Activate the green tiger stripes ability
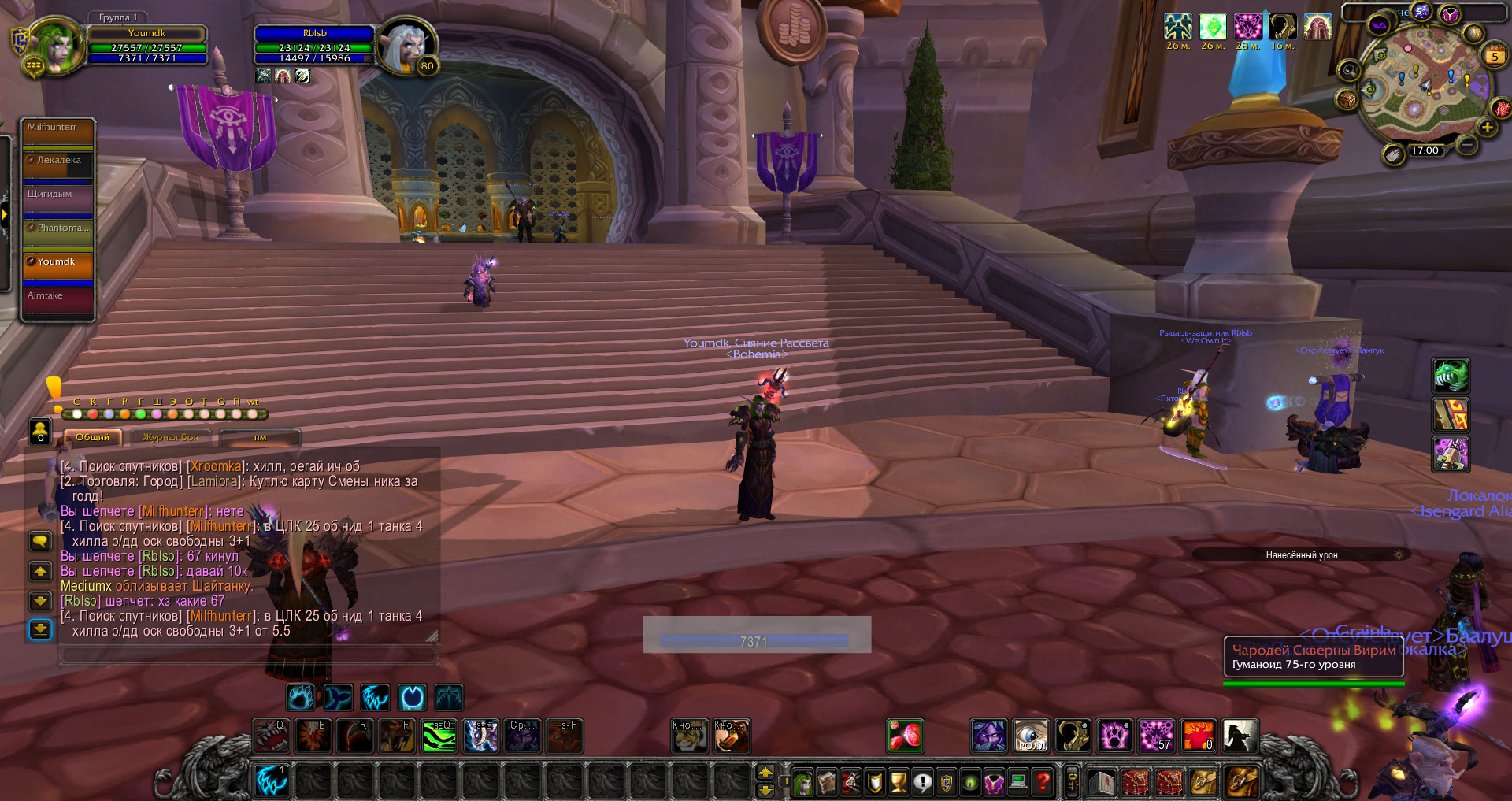This screenshot has height=801, width=1512. (x=439, y=736)
